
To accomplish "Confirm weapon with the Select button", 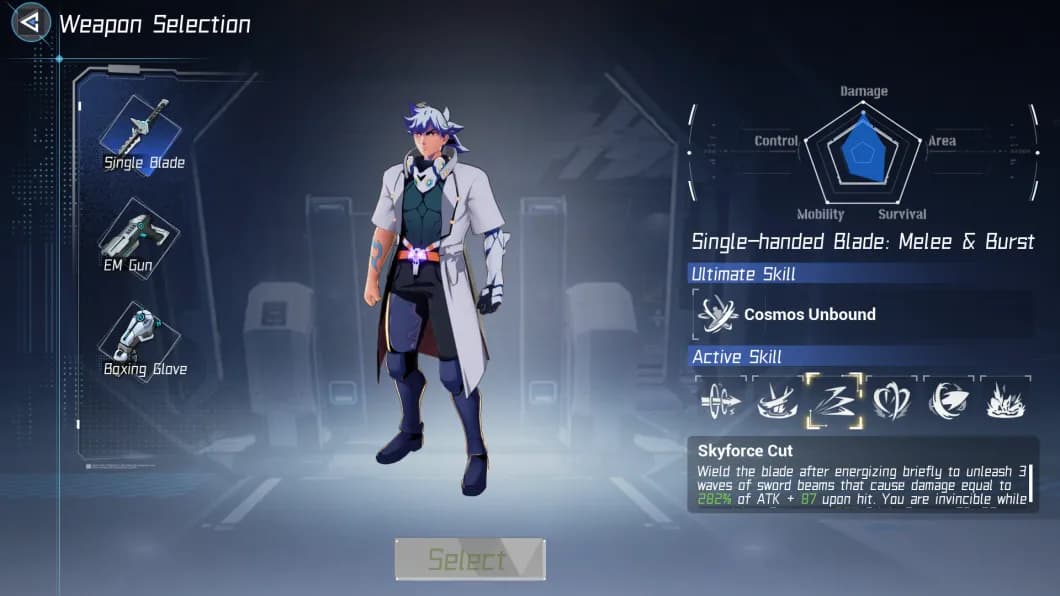I will coord(469,559).
